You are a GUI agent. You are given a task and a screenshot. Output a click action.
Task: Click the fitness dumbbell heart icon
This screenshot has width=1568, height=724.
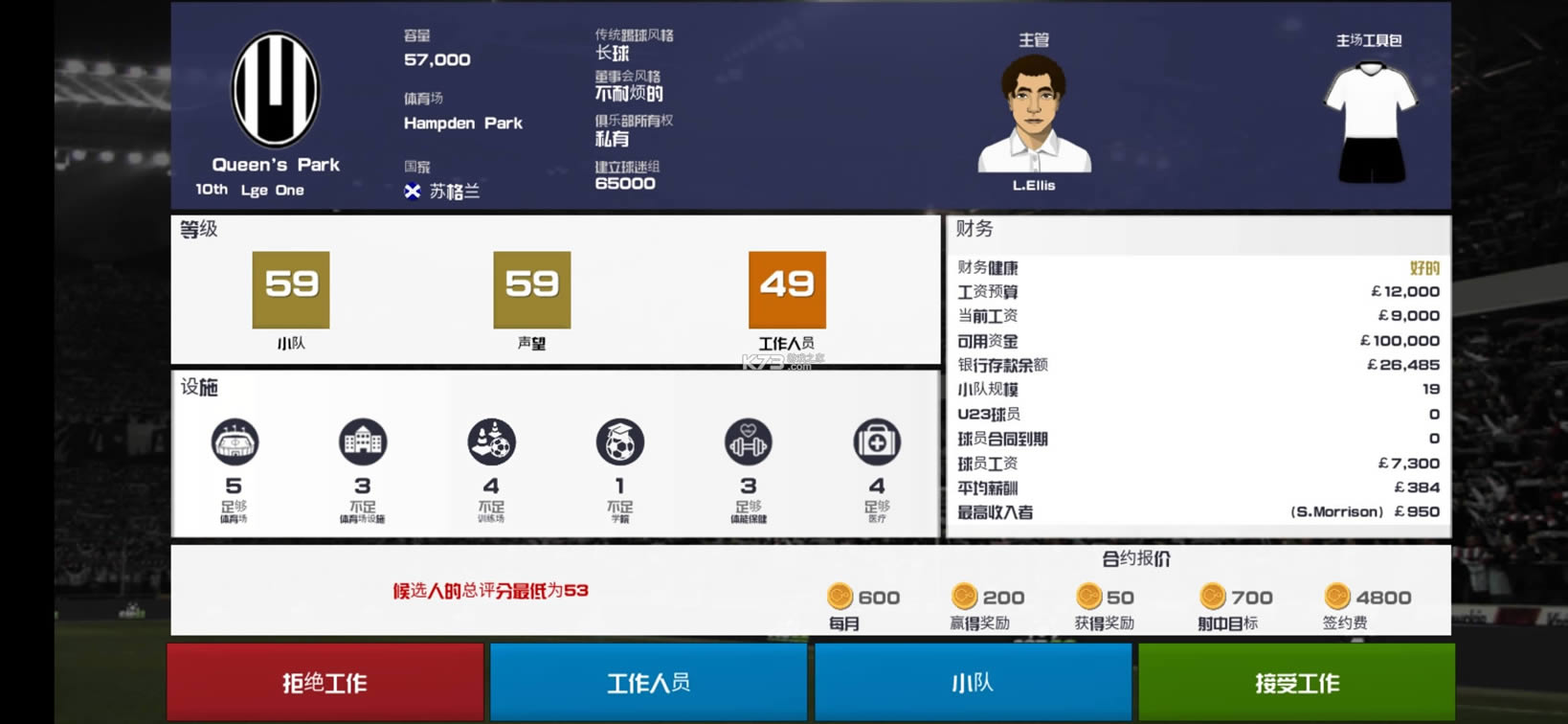pos(750,442)
